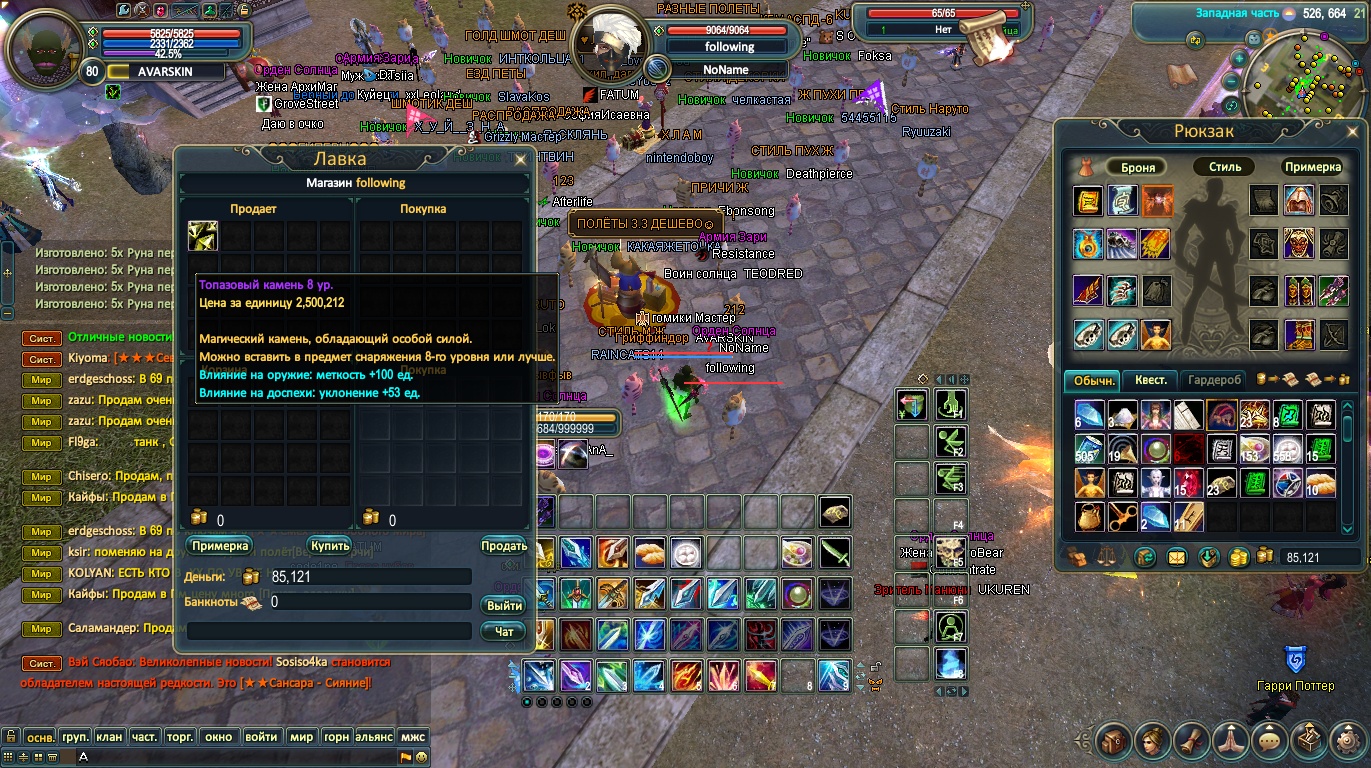The width and height of the screenshot is (1371, 768).
Task: Select the мир chat channel tab
Action: pos(301,737)
